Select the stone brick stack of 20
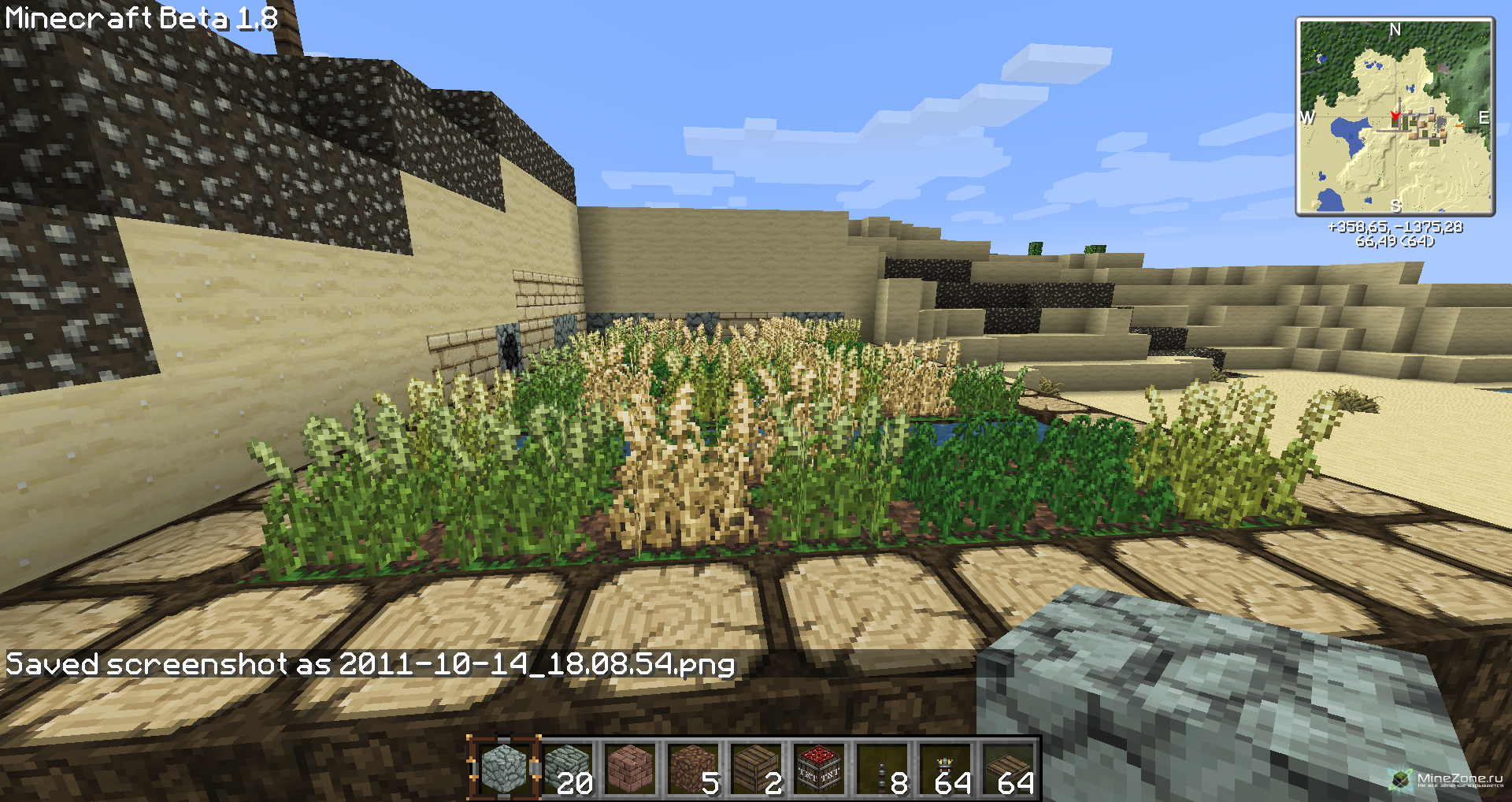The height and width of the screenshot is (802, 1512). [567, 770]
